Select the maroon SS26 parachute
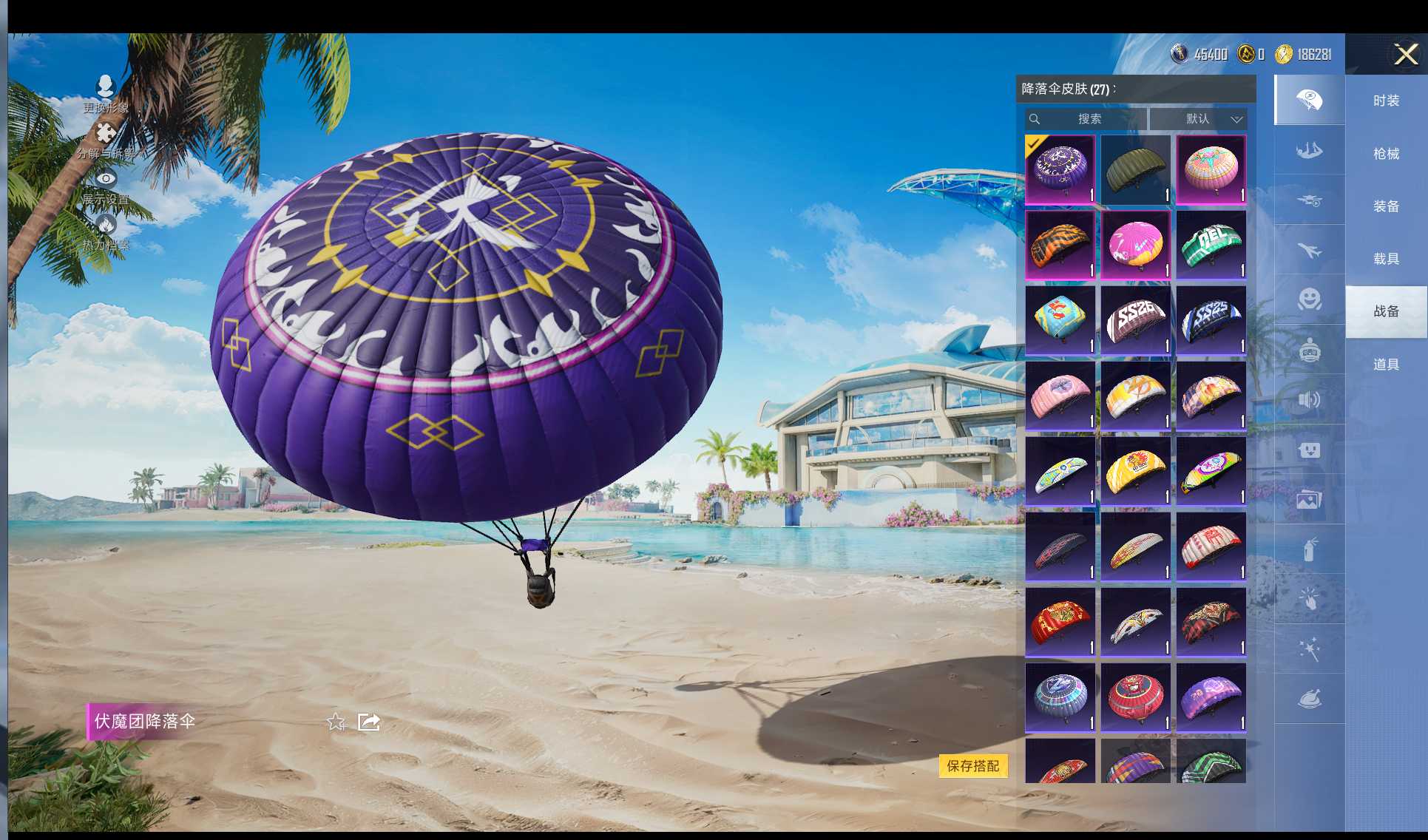Image resolution: width=1428 pixels, height=840 pixels. tap(1135, 320)
